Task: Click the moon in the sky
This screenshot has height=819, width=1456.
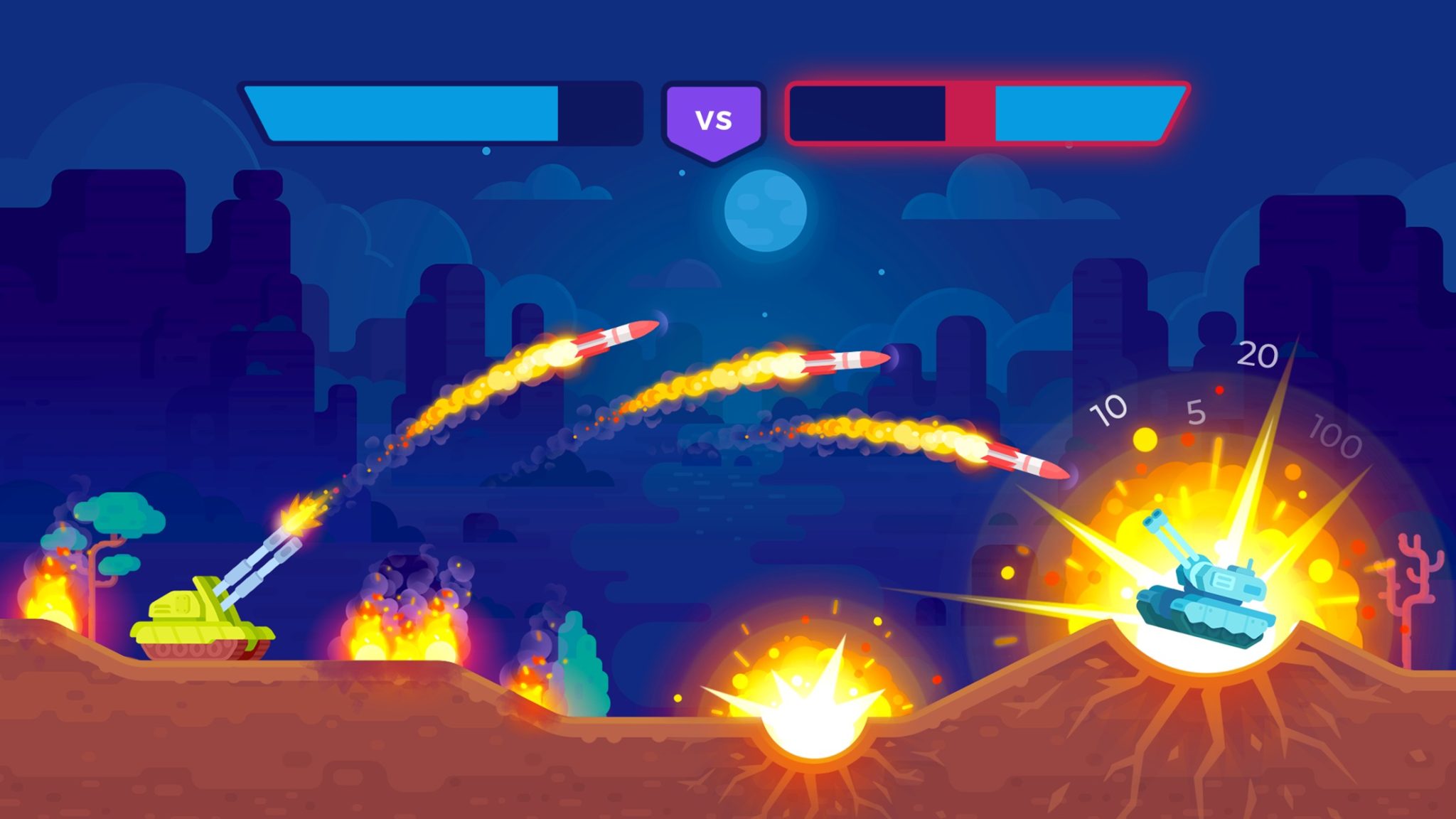Action: point(764,210)
